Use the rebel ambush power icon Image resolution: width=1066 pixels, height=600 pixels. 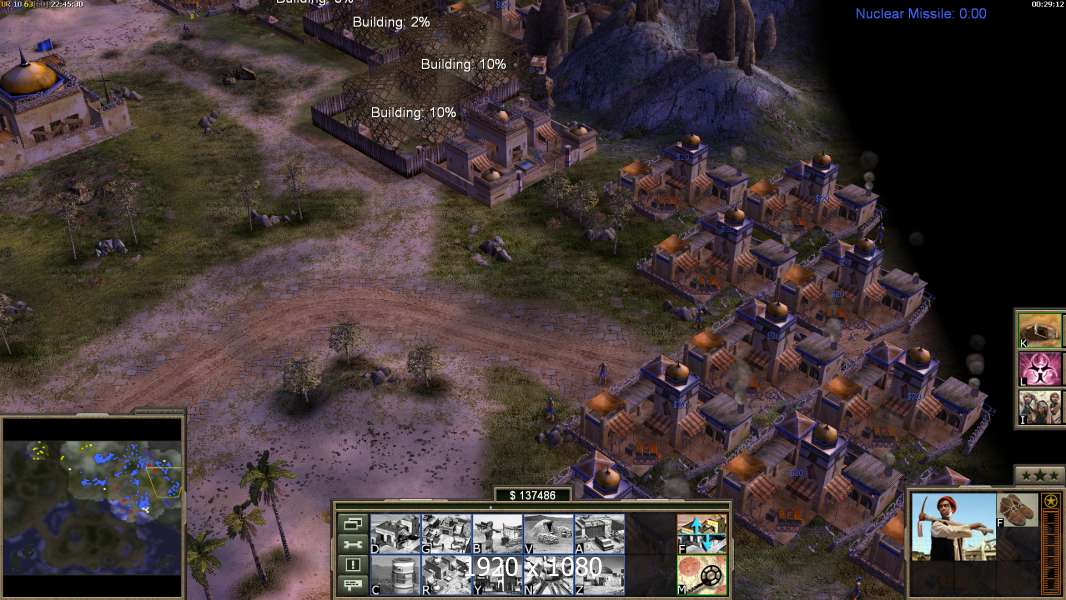point(1040,407)
